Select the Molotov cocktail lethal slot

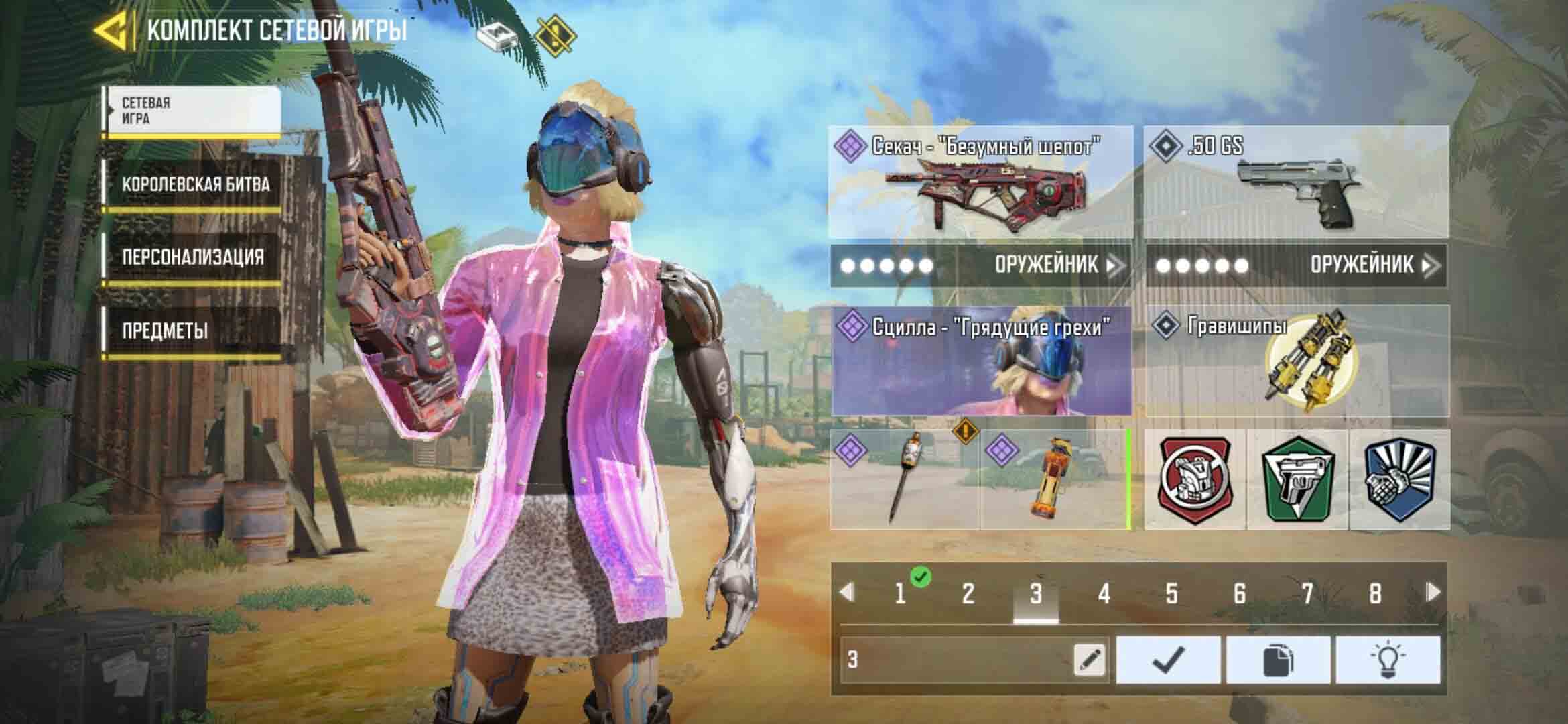tap(904, 479)
